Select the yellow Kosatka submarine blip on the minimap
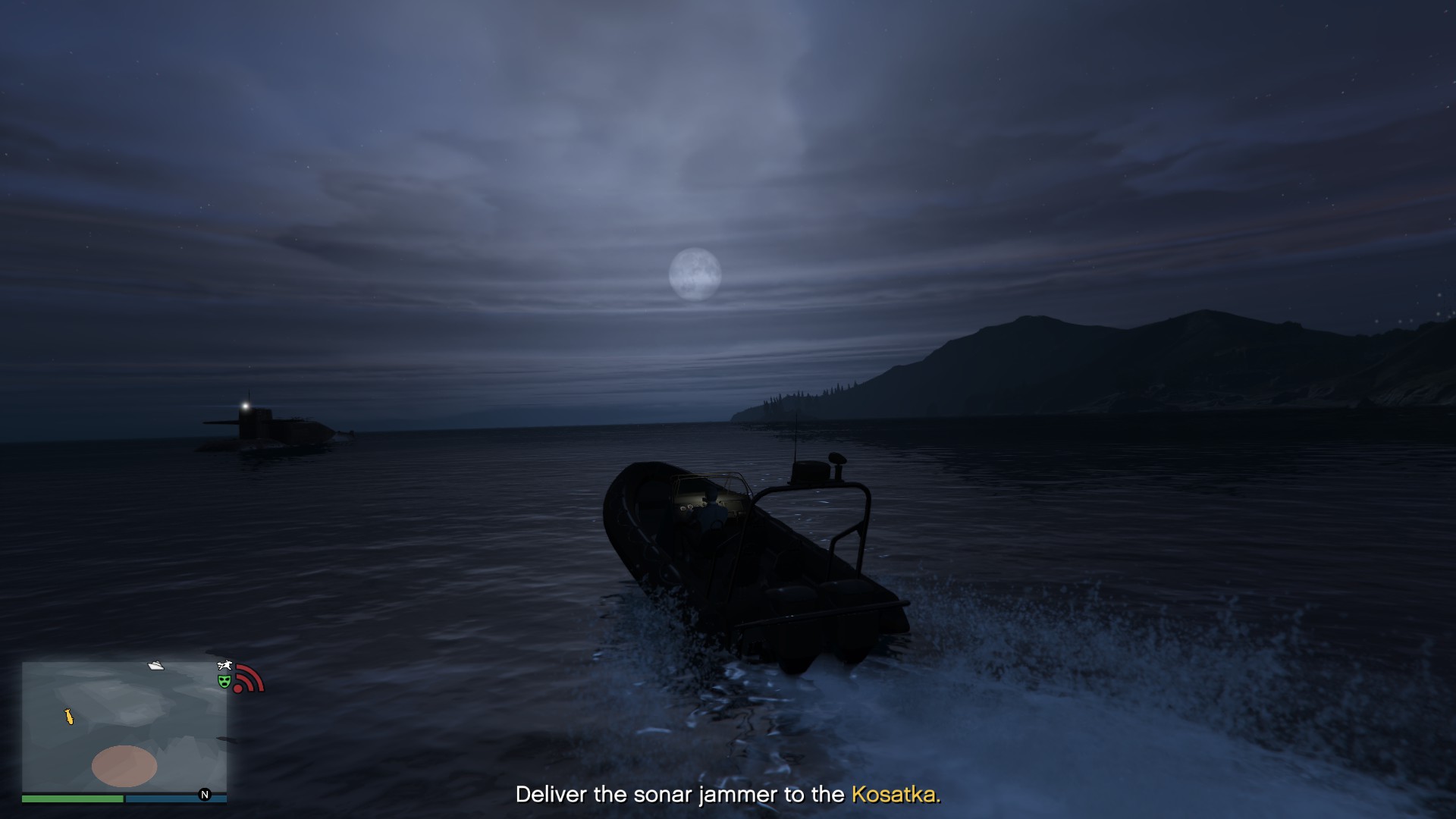Screen dimensions: 1456x819 69,717
